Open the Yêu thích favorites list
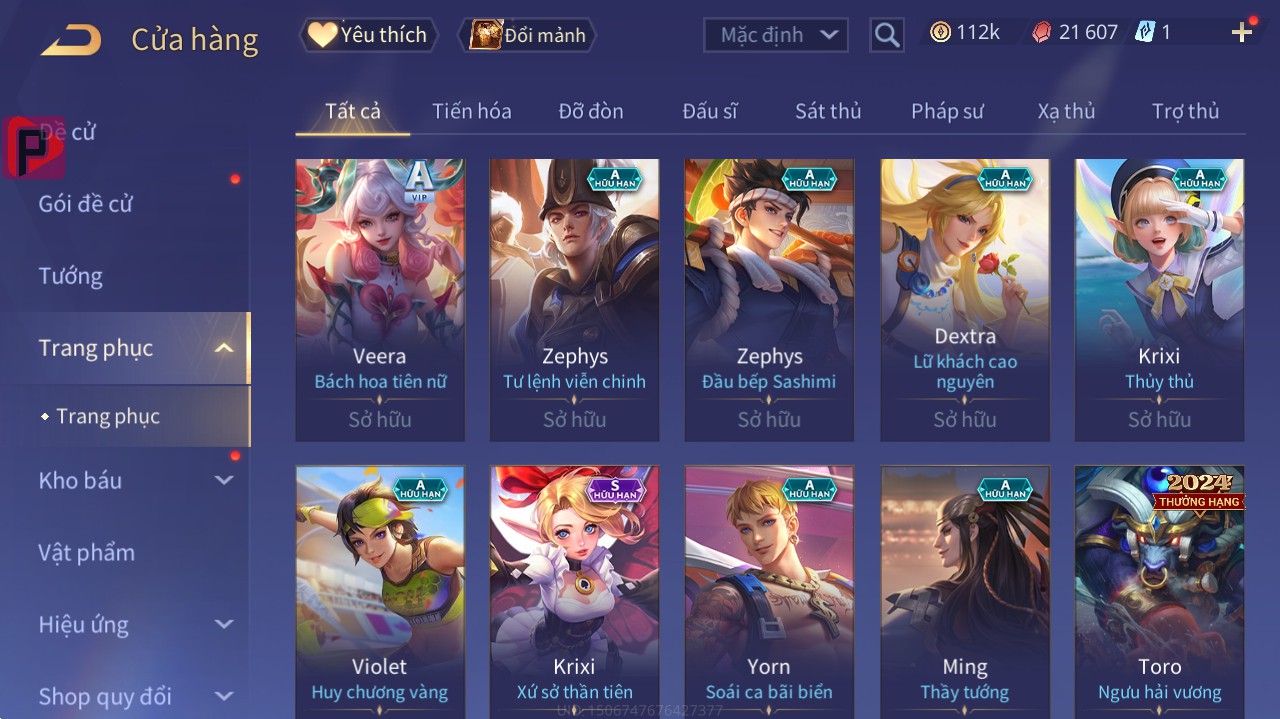This screenshot has width=1280, height=719. [x=368, y=35]
